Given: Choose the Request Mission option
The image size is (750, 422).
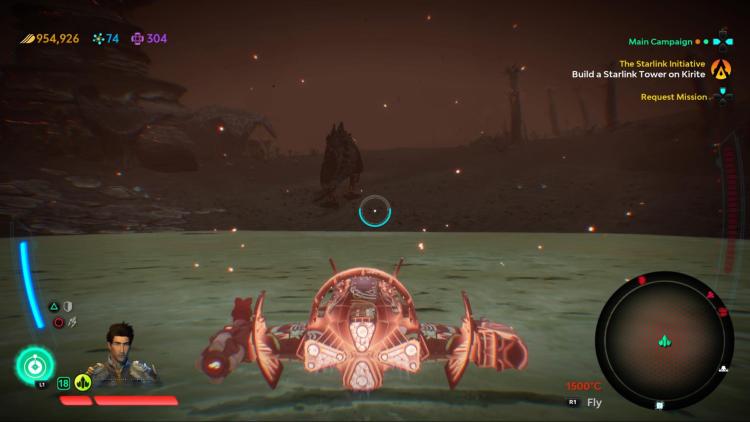Looking at the screenshot, I should tap(674, 97).
